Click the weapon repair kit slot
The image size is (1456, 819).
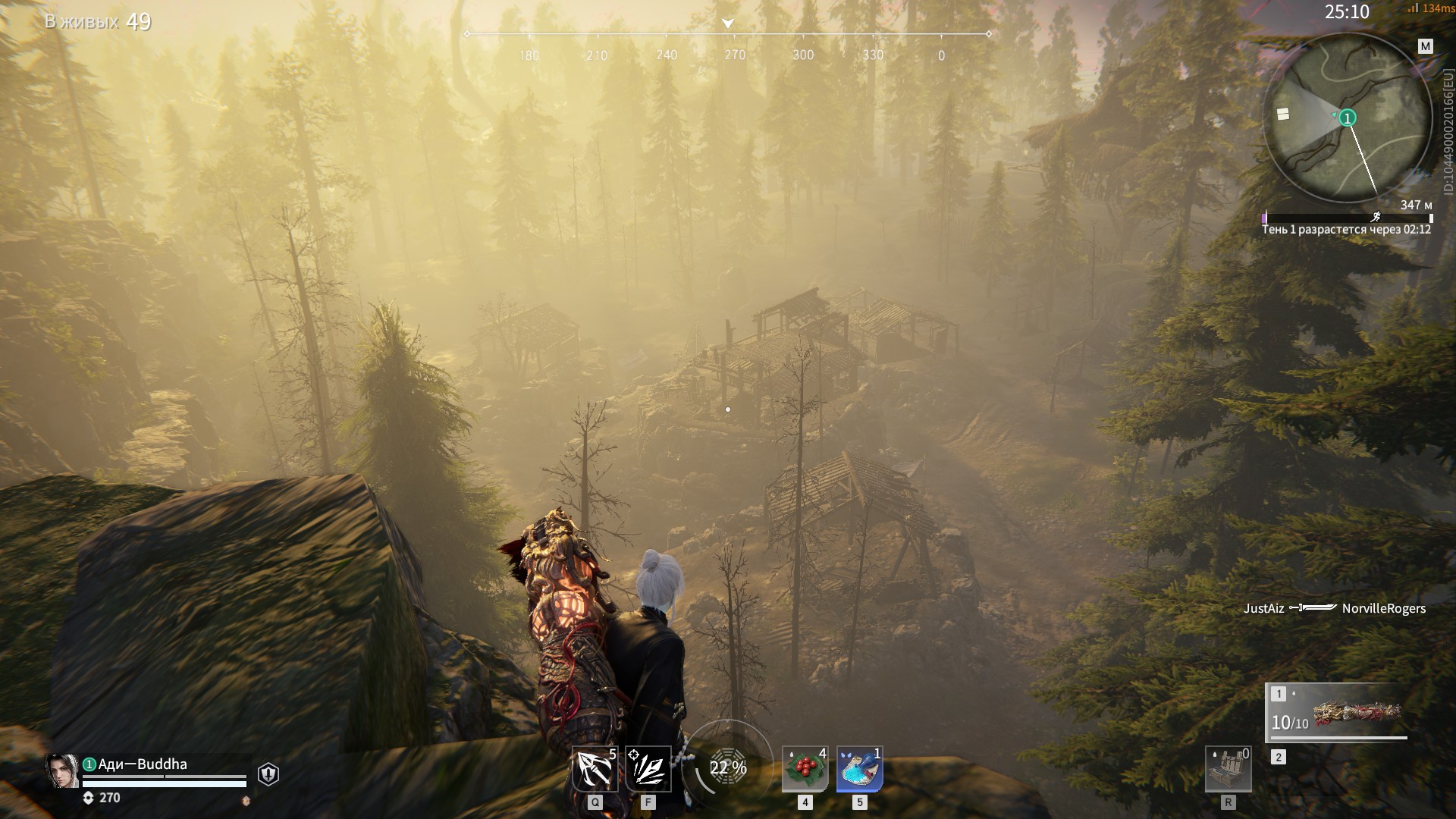(1228, 769)
